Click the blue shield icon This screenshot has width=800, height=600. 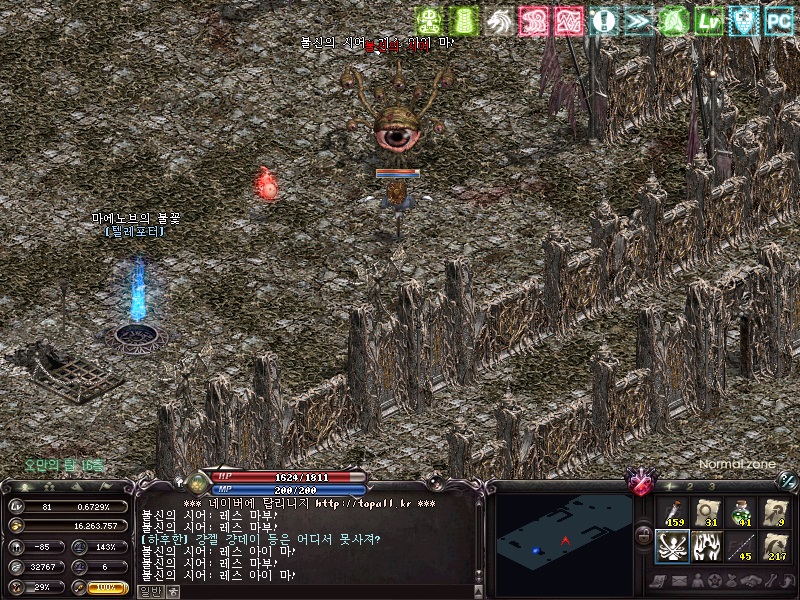[x=743, y=19]
